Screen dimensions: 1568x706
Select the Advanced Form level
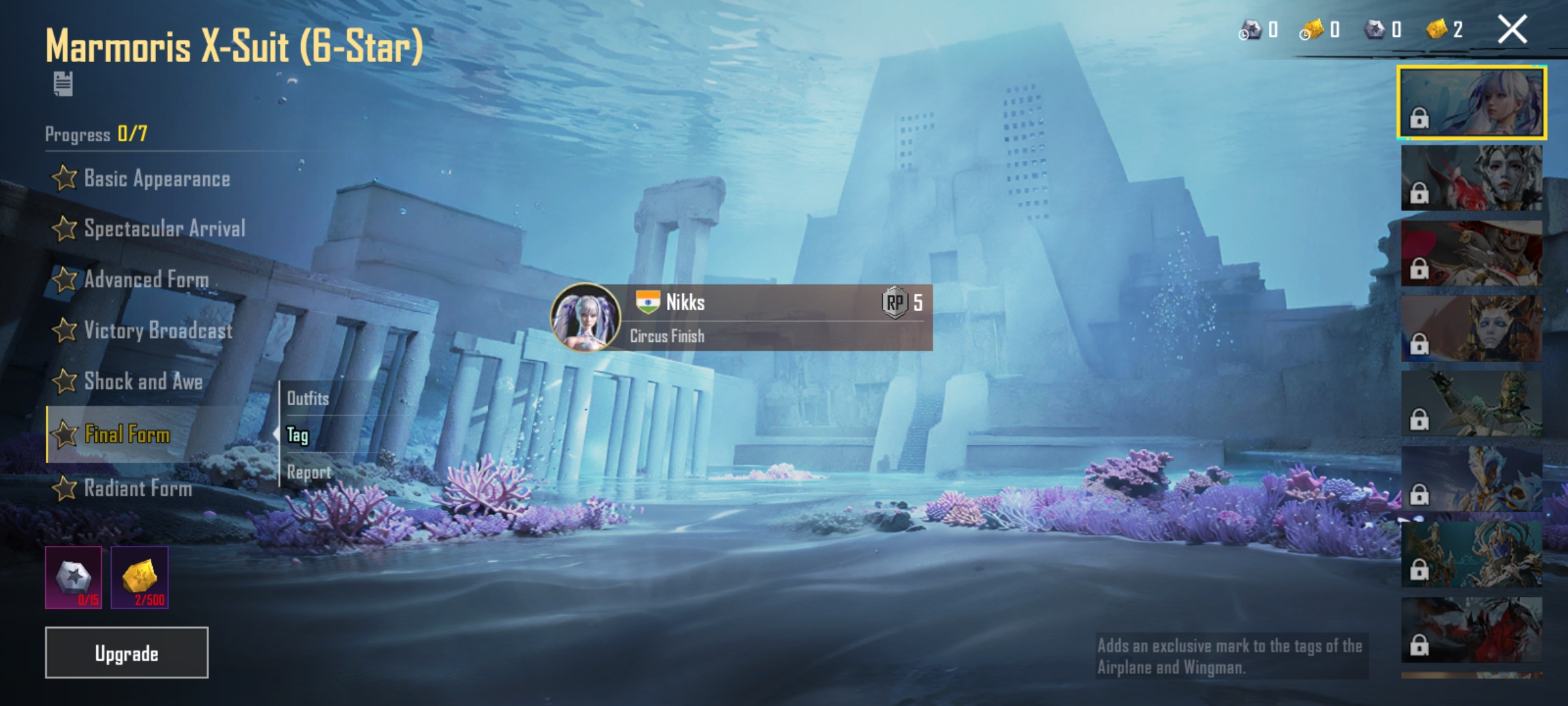131,280
